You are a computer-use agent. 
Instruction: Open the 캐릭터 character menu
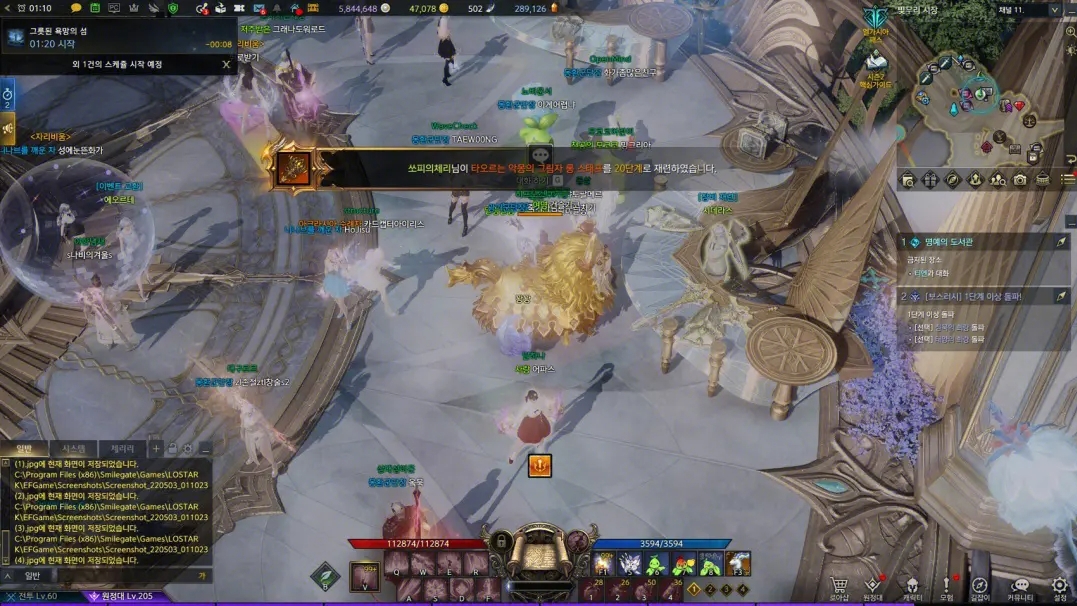click(912, 587)
